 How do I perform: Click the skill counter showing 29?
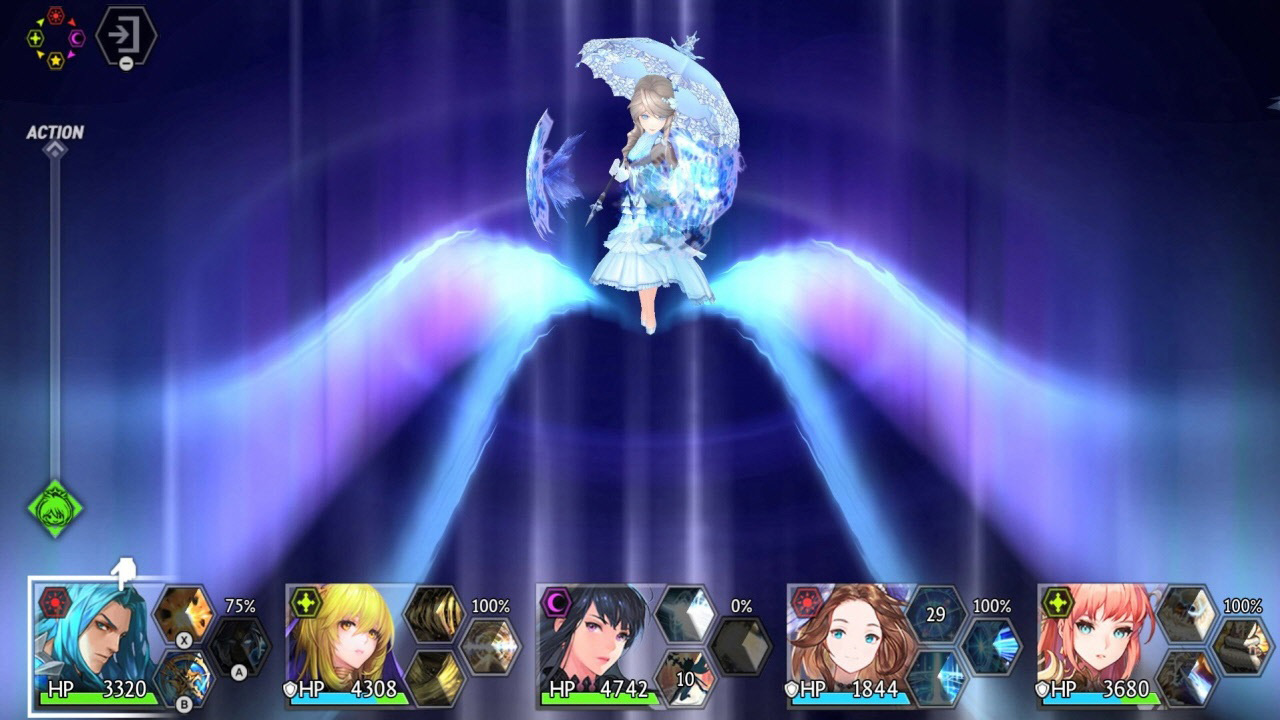pos(934,613)
